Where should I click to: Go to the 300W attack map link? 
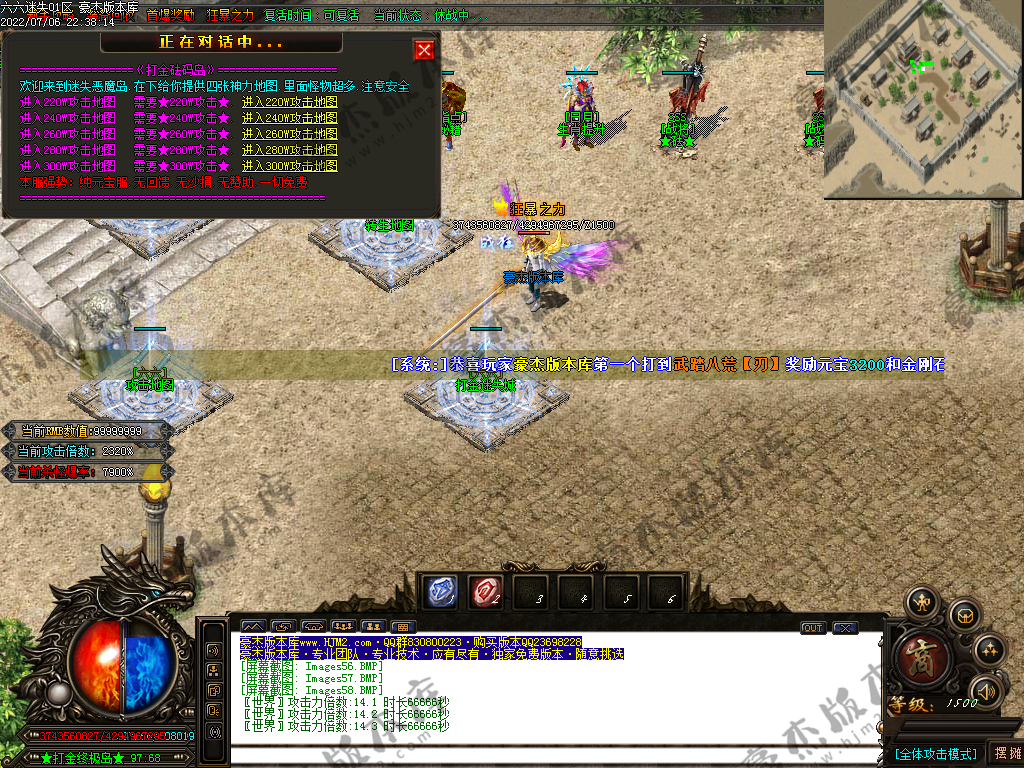[289, 166]
